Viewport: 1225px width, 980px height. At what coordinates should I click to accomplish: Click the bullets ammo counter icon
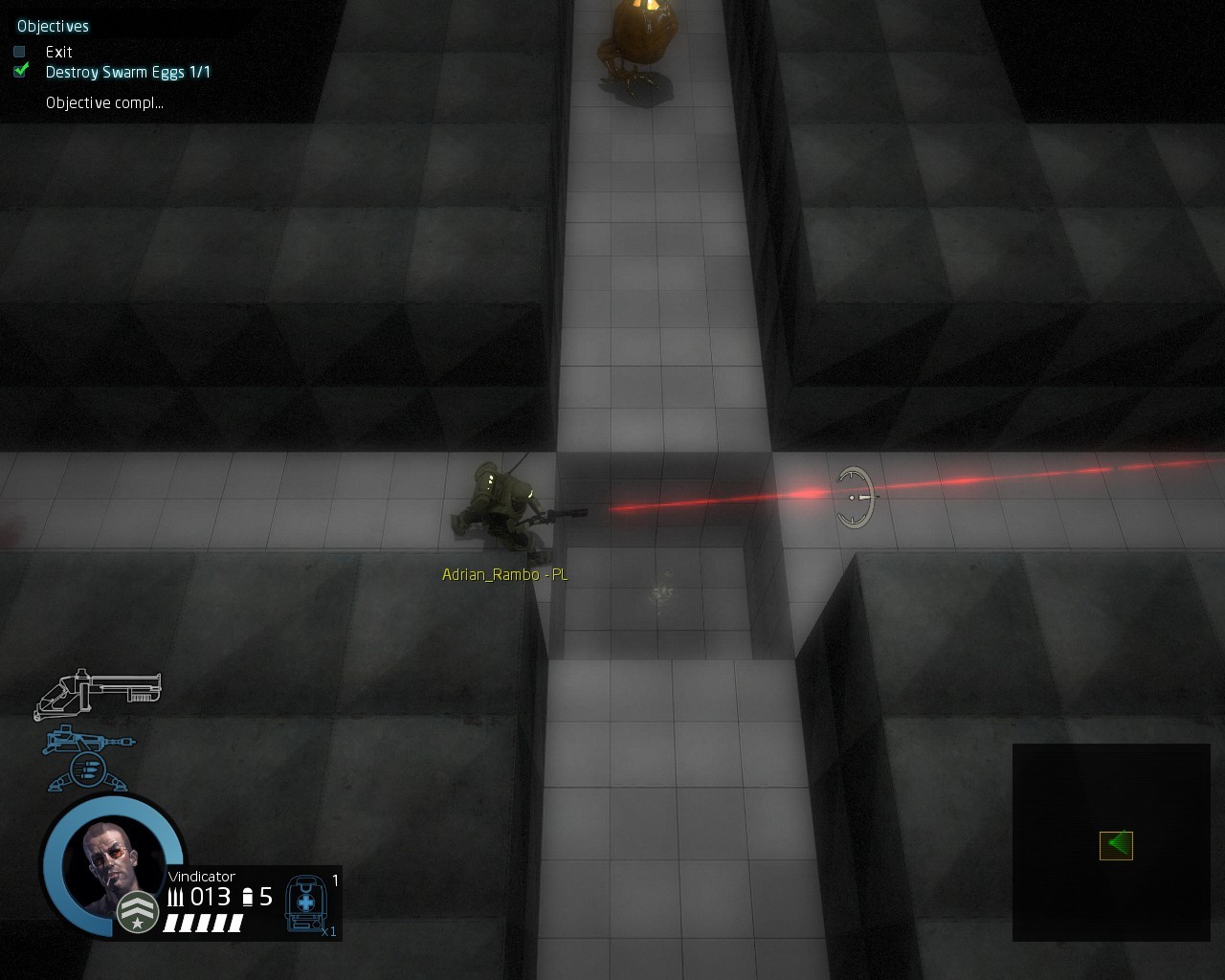[178, 897]
